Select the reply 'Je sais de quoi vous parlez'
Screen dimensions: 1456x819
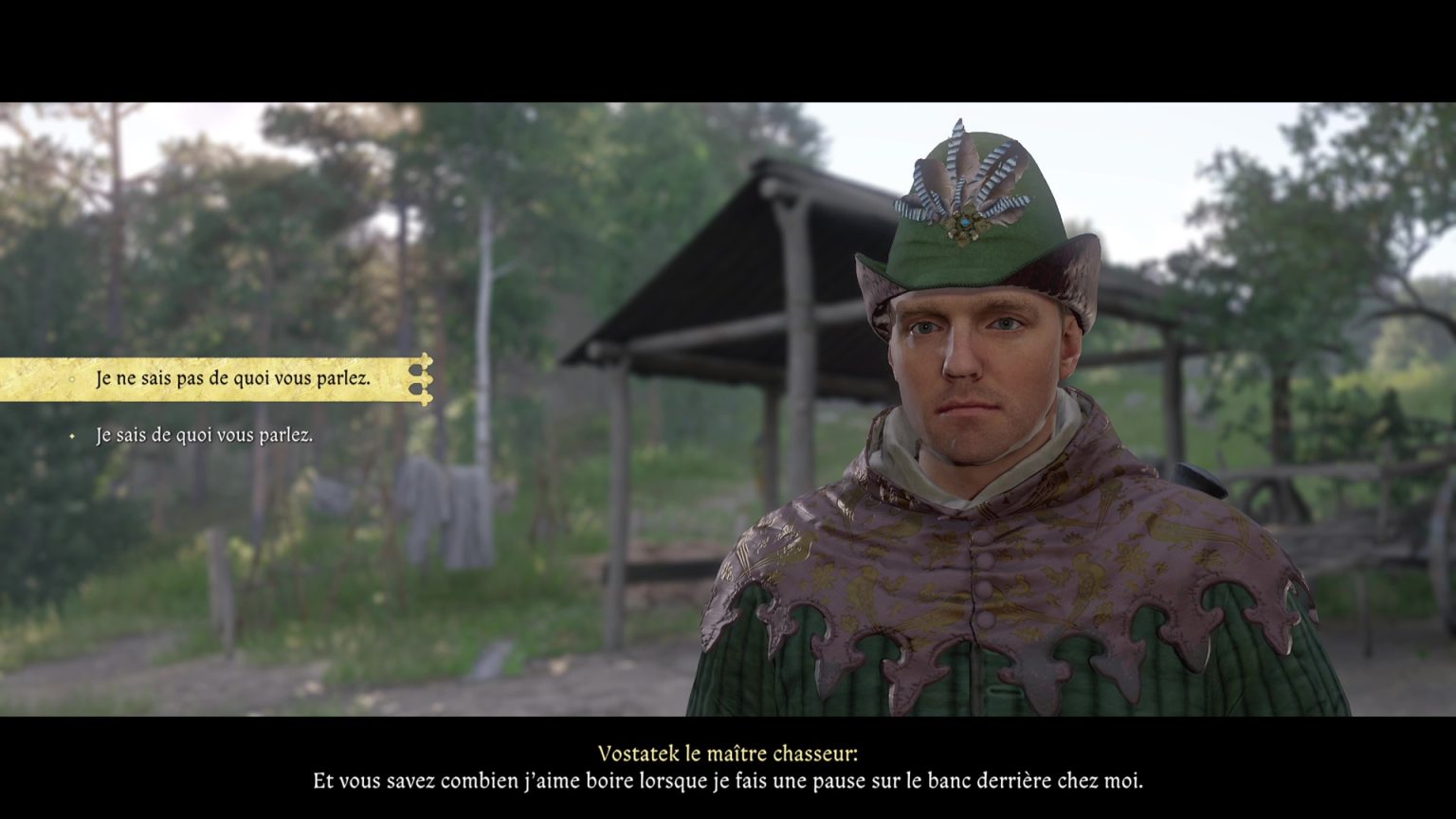(202, 437)
